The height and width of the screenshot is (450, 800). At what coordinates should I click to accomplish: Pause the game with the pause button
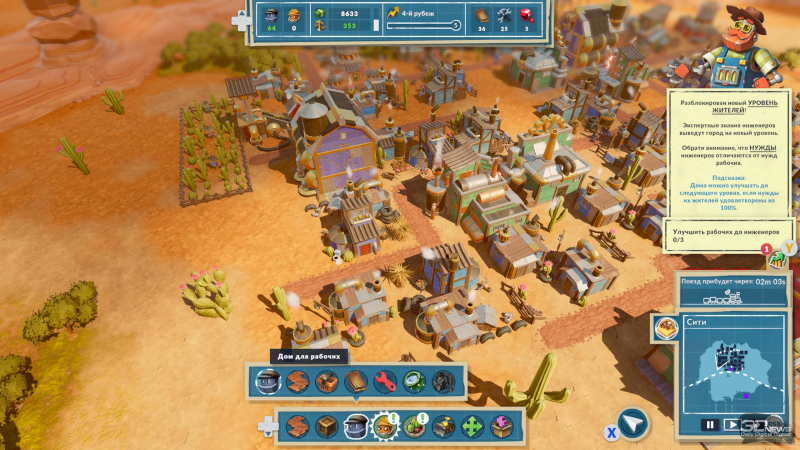coord(709,424)
